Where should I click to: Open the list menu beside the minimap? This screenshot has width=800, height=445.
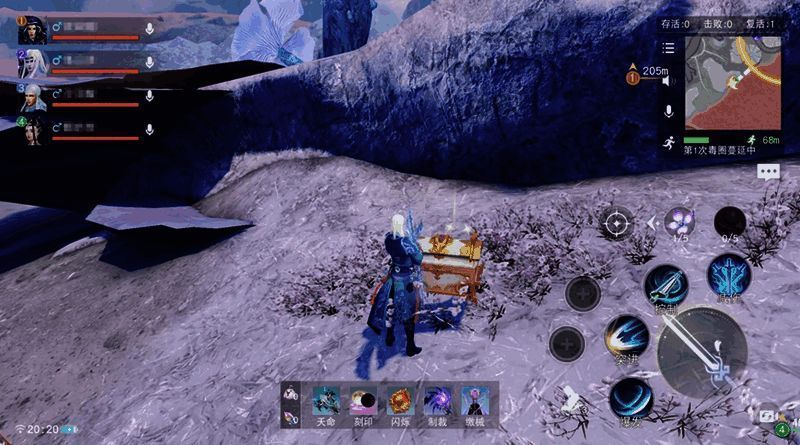click(x=668, y=47)
